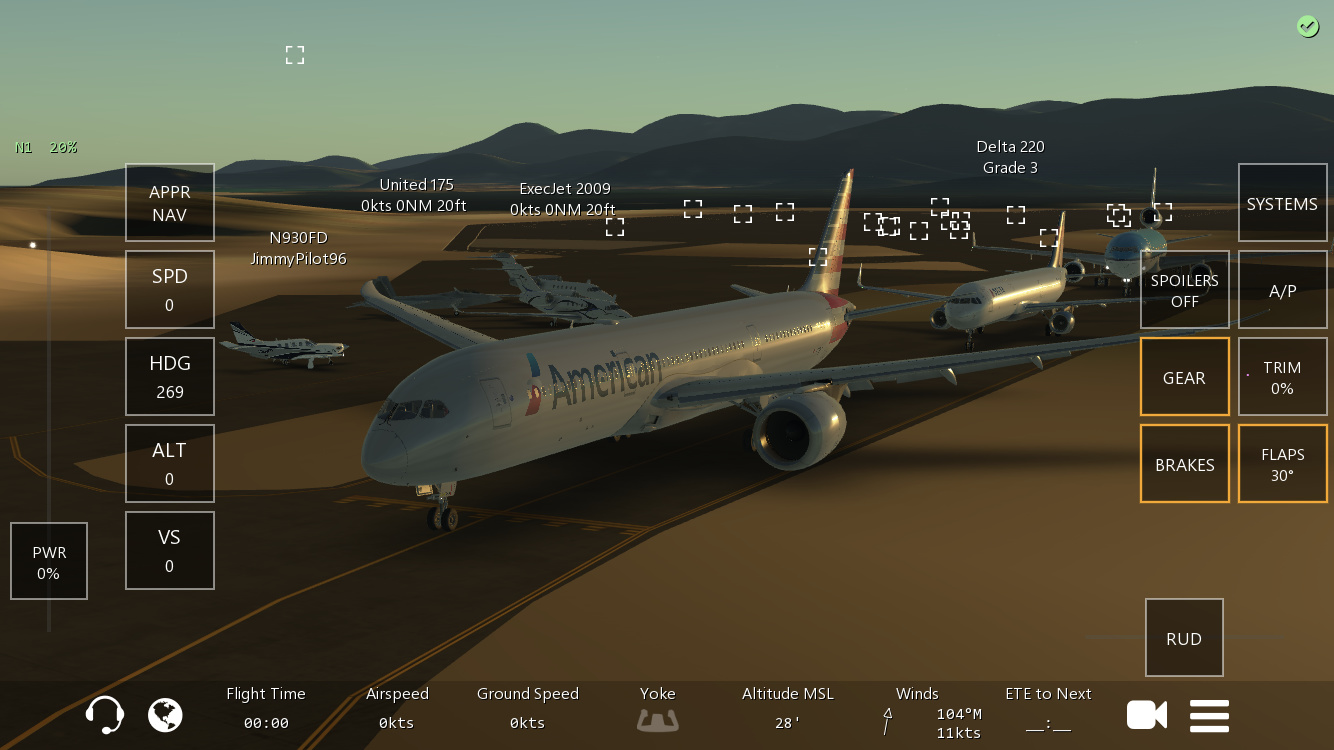This screenshot has height=750, width=1334.
Task: Toggle the landing GEAR button
Action: click(1184, 377)
